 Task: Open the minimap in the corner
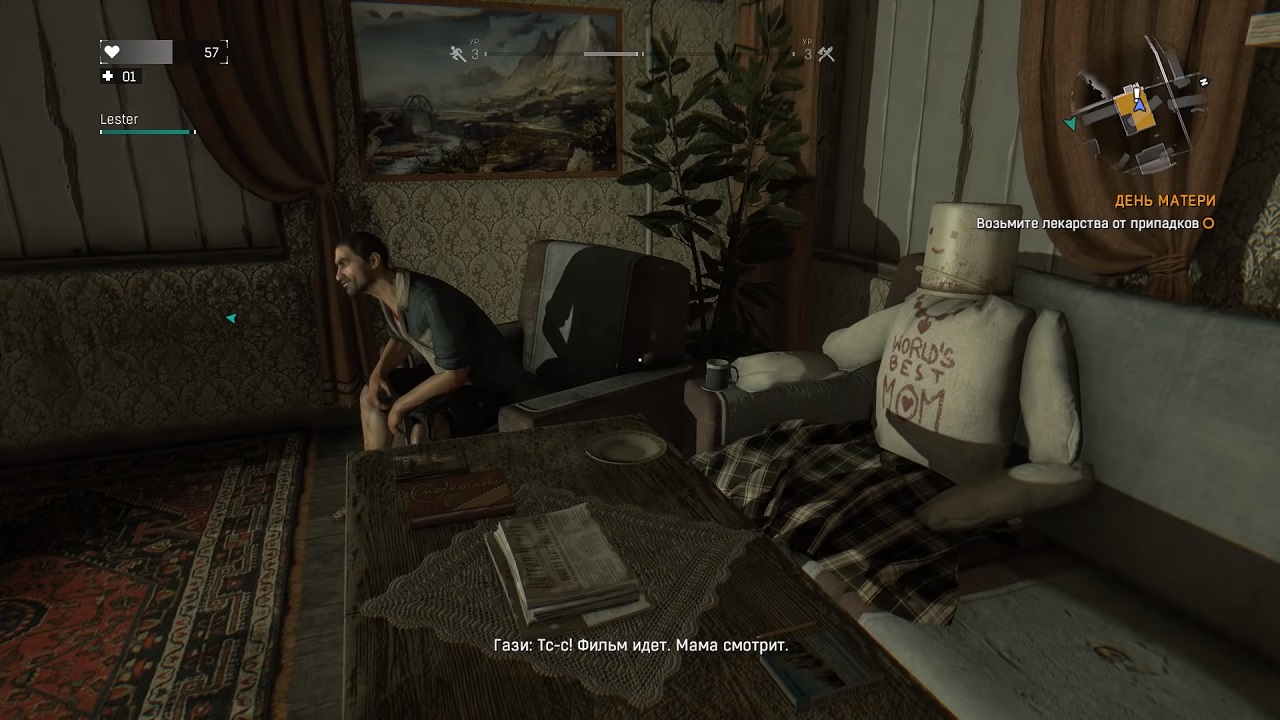tap(1139, 112)
